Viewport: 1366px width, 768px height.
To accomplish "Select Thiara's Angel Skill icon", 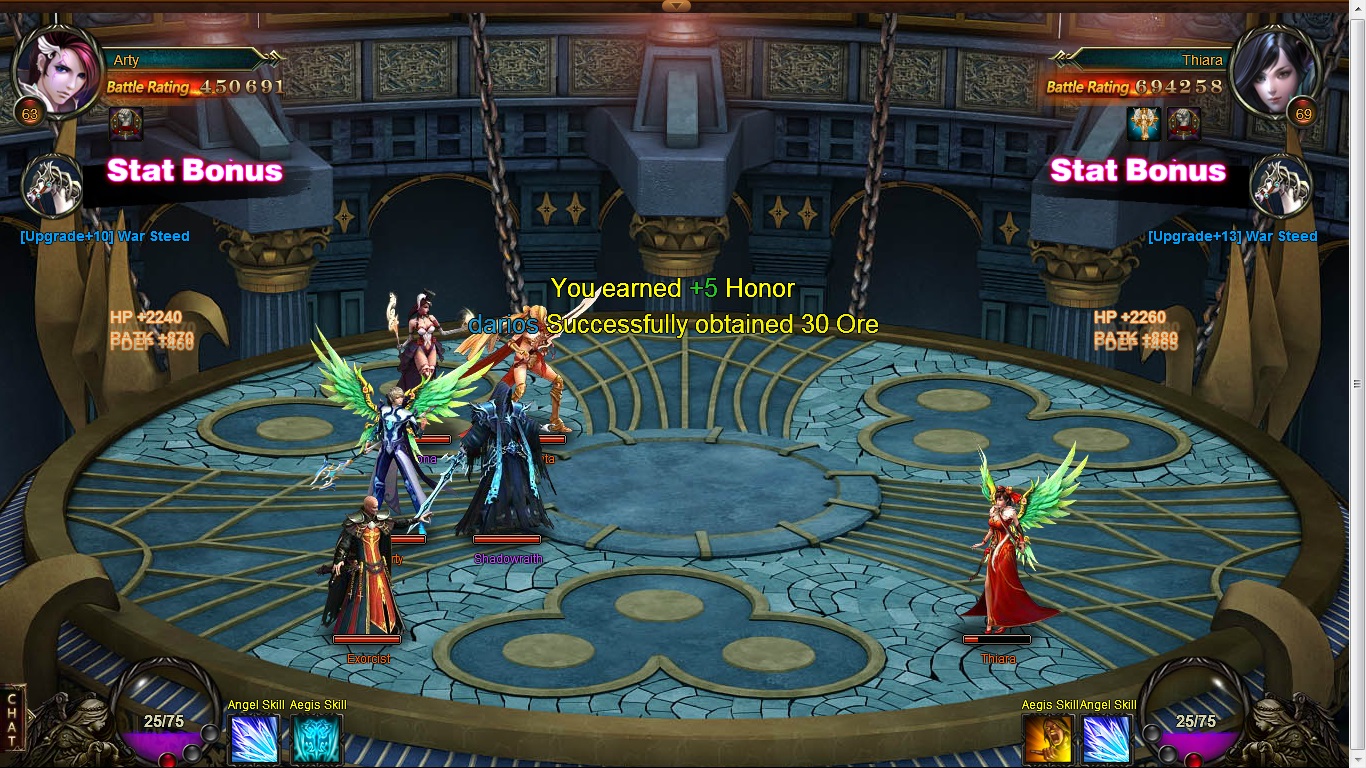I will pyautogui.click(x=1107, y=740).
